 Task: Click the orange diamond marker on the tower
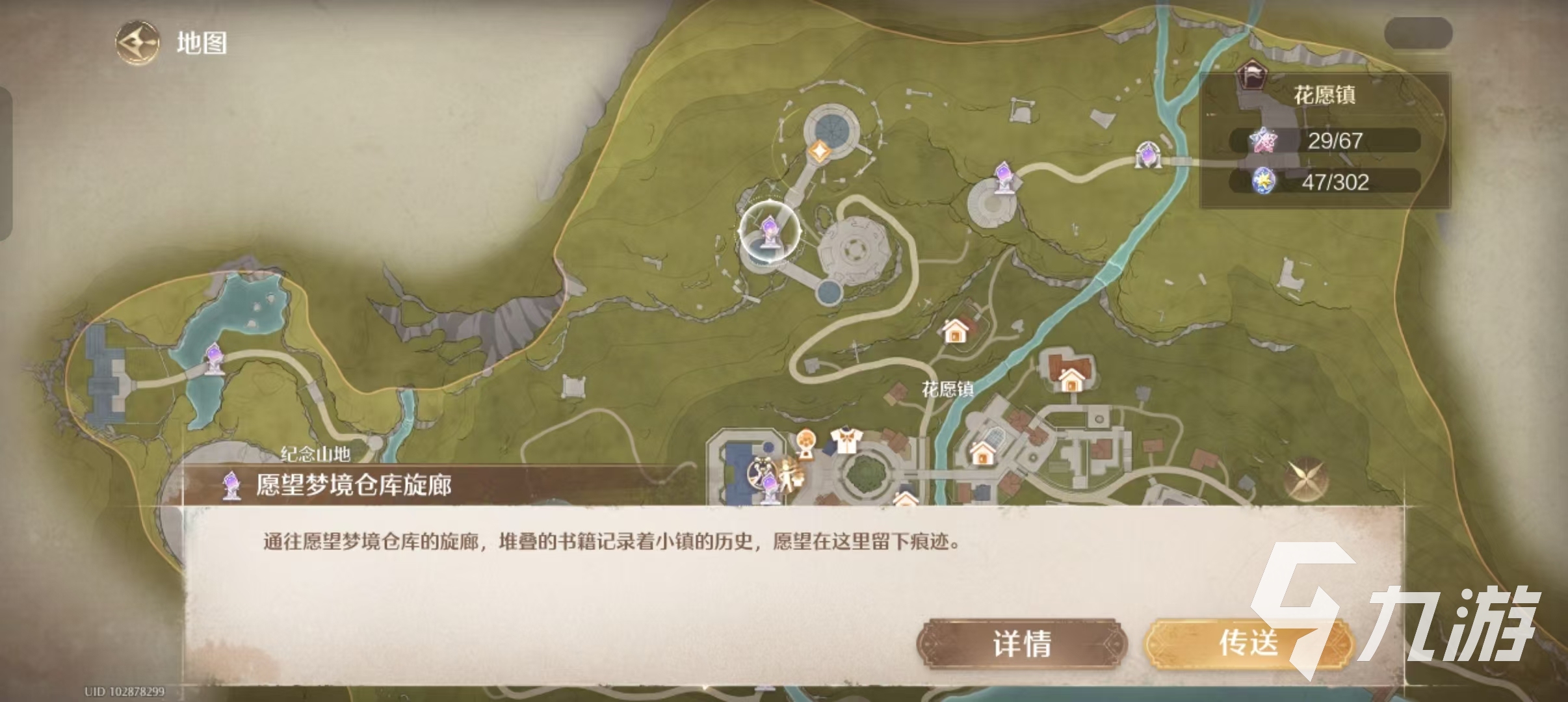coord(820,149)
